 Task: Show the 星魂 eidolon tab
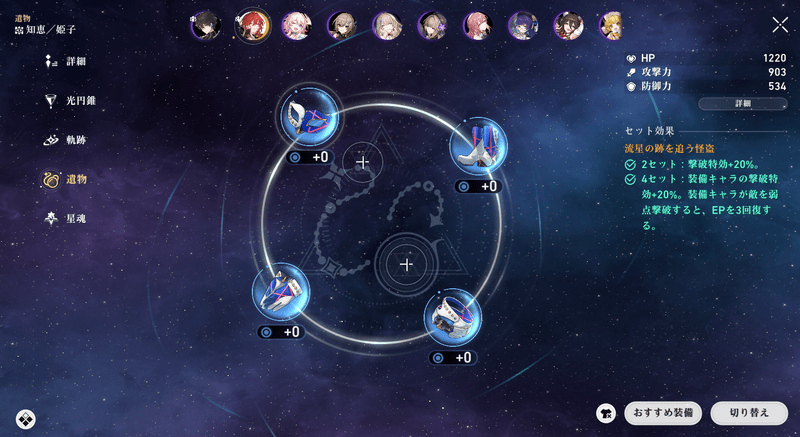tap(75, 218)
